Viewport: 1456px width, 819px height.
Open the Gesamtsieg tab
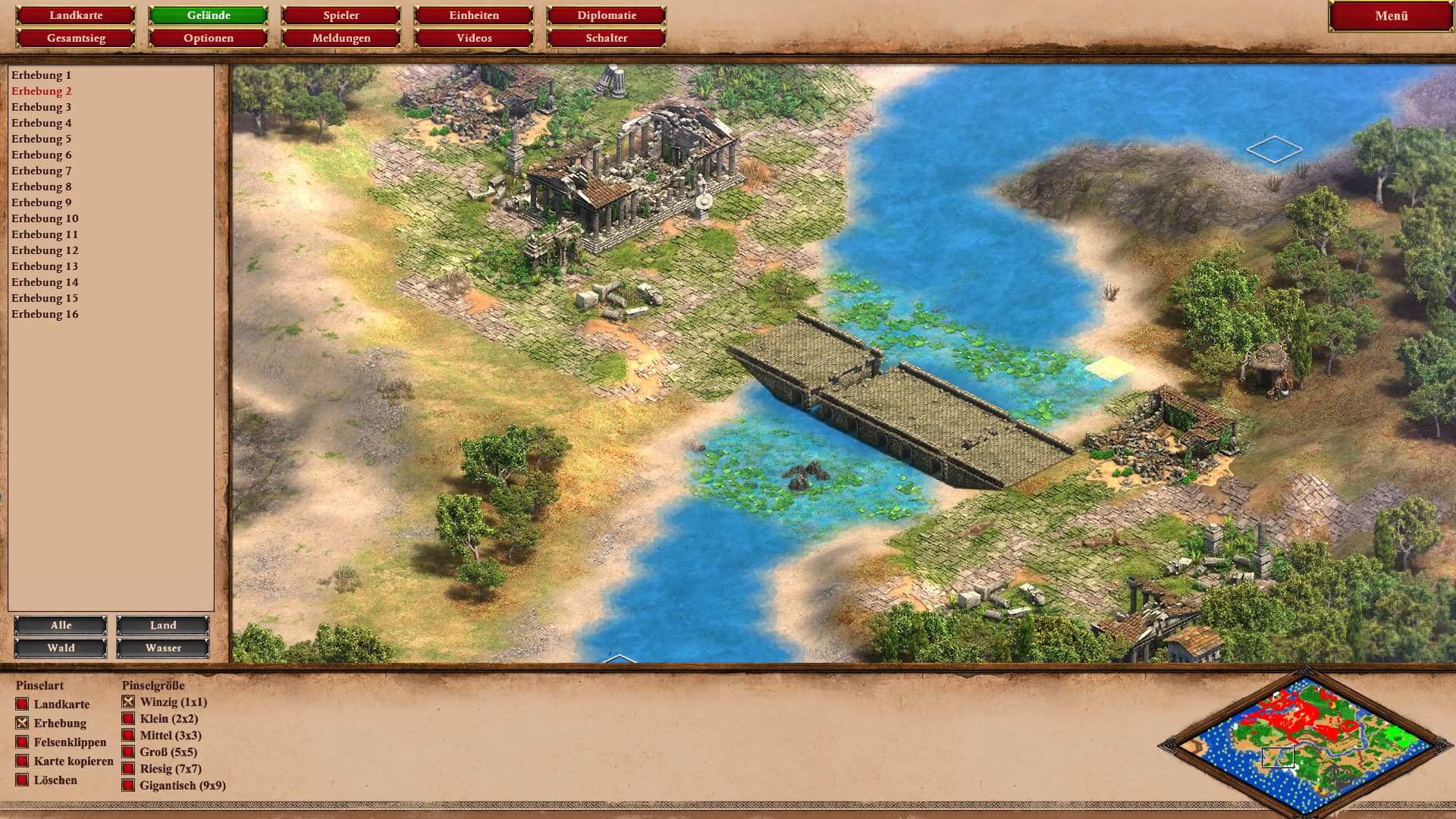pyautogui.click(x=76, y=38)
